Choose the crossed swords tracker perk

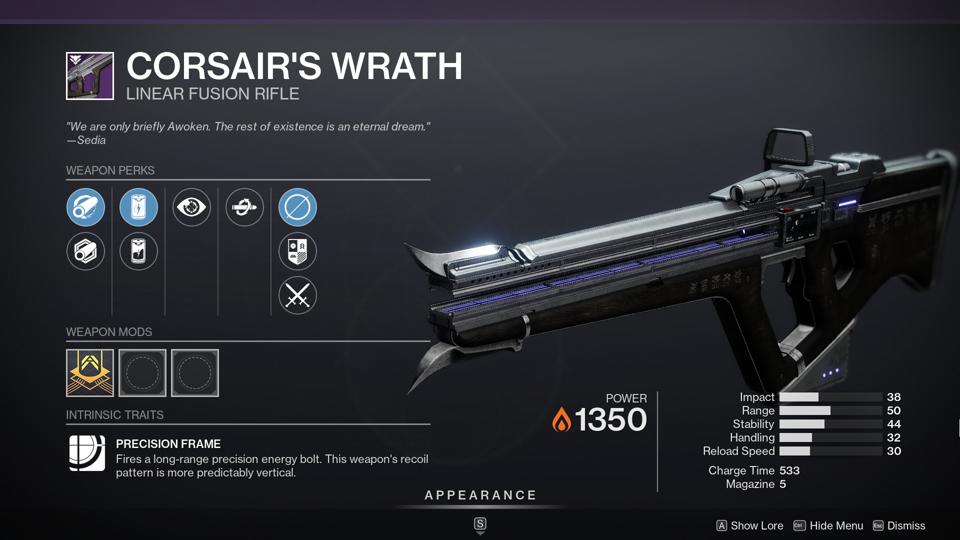(297, 294)
